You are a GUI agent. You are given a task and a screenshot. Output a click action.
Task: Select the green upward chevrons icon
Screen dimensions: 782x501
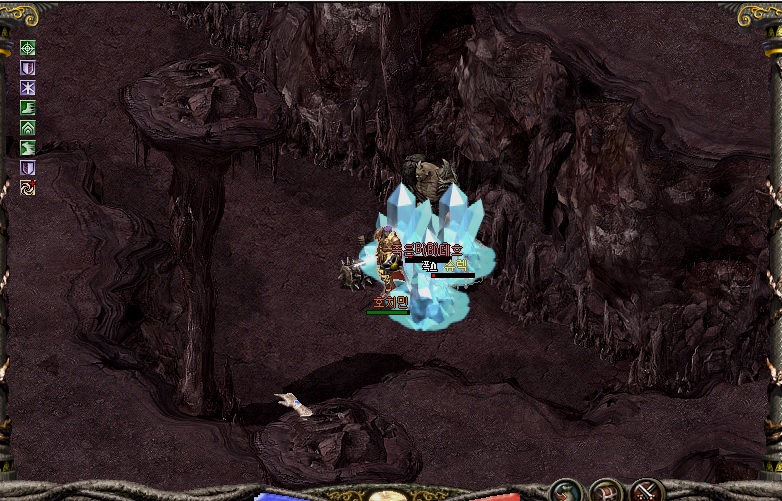click(x=28, y=128)
